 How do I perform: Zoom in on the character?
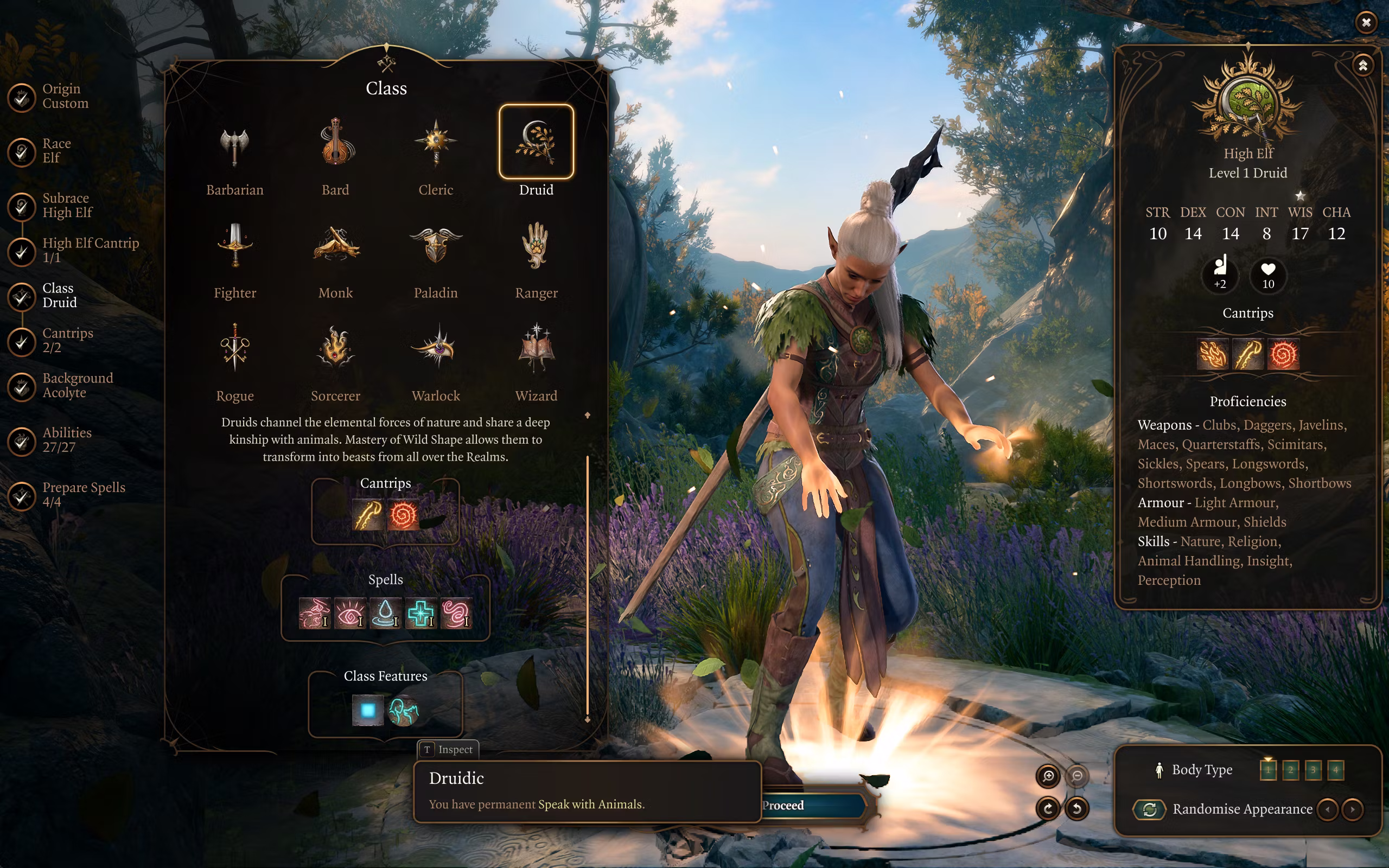1048,776
